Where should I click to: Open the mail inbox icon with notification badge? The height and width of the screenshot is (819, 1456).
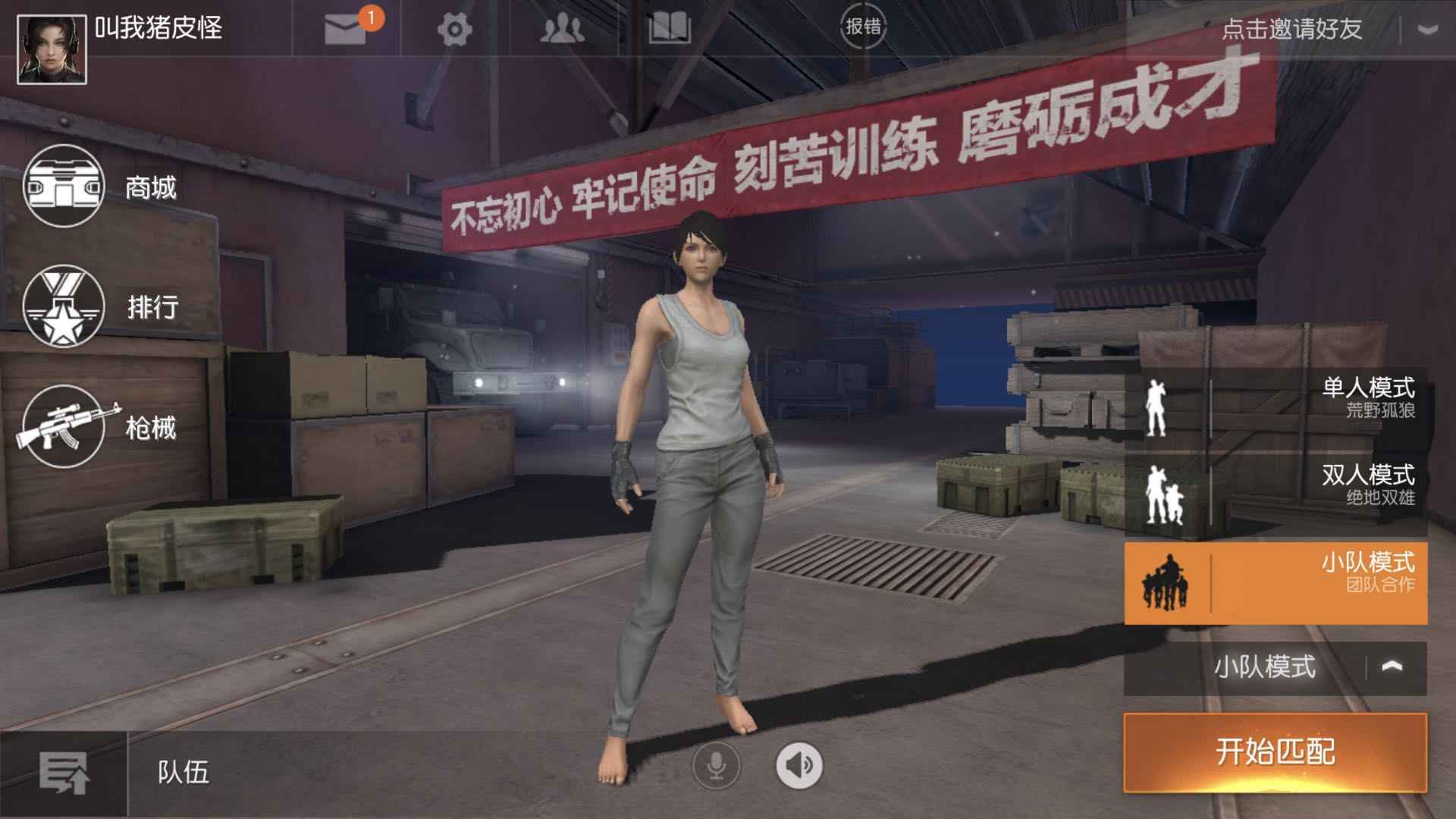click(346, 28)
